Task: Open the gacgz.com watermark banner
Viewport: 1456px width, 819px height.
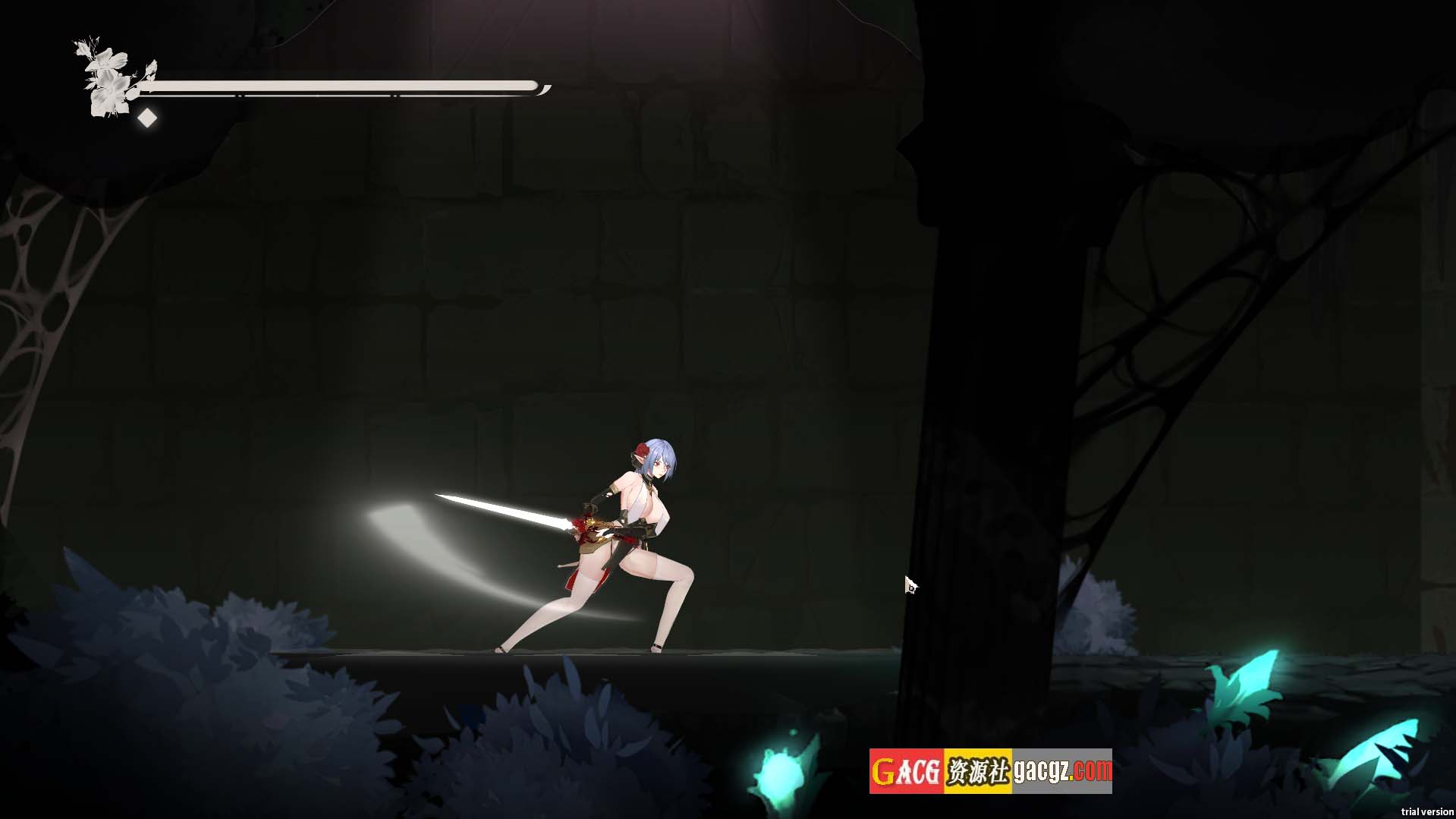Action: coord(990,770)
